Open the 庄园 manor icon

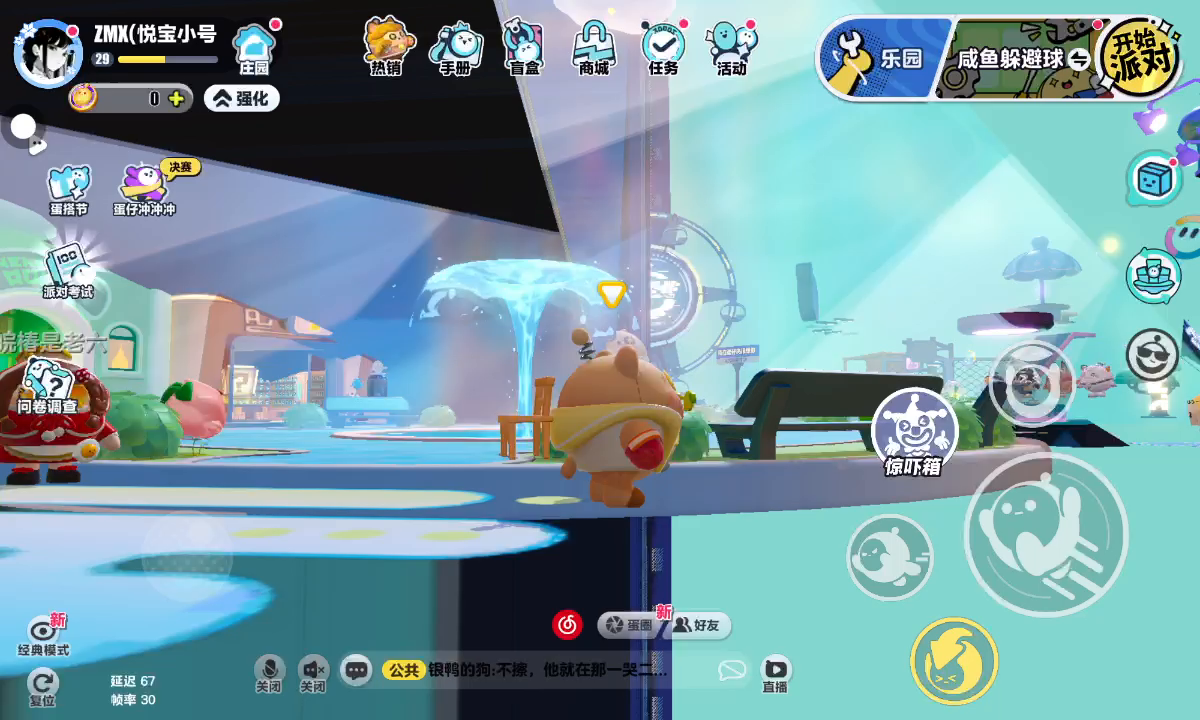(x=254, y=49)
